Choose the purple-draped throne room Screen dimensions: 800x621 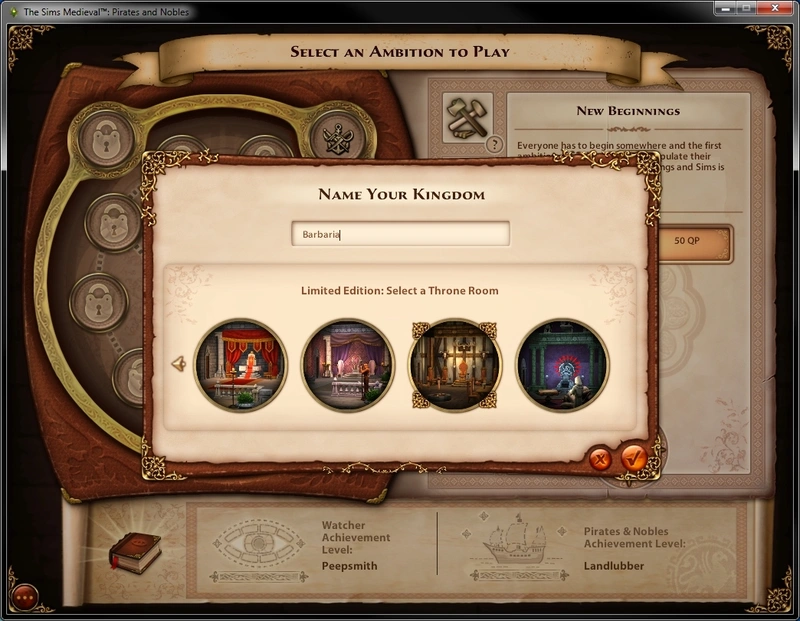[x=348, y=365]
